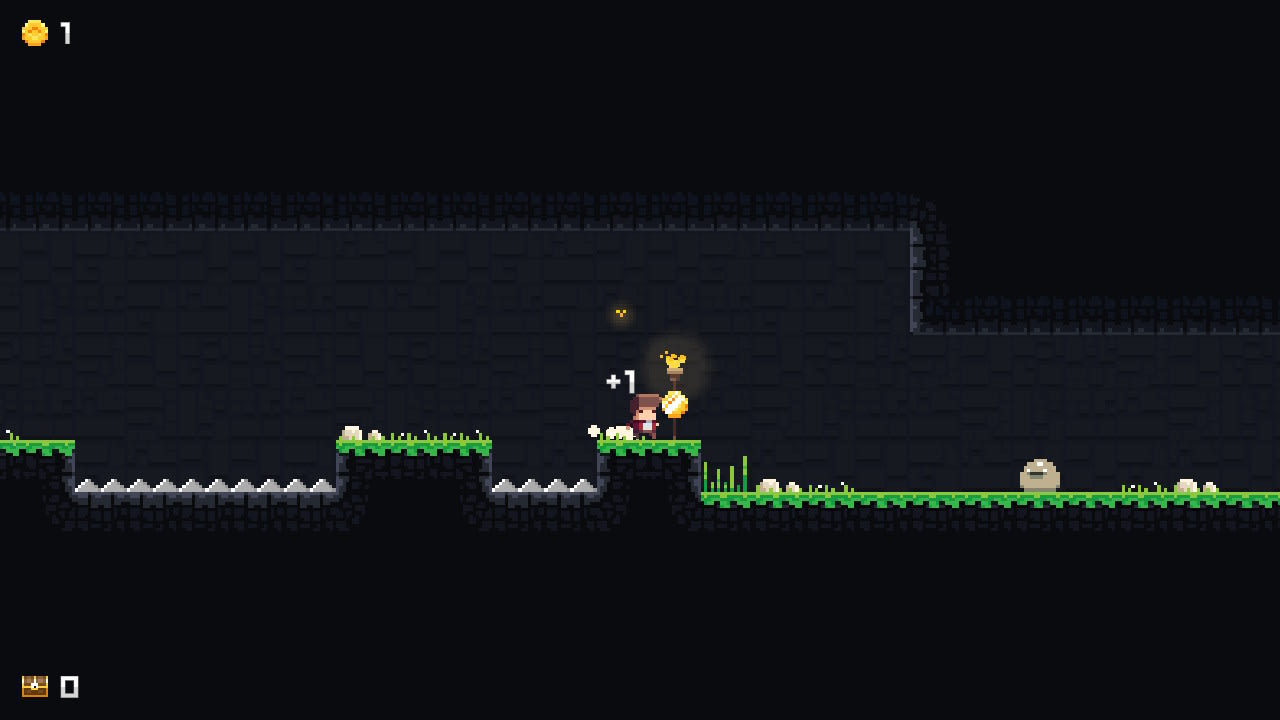Click the coin icon in the HUD counter

click(x=33, y=31)
